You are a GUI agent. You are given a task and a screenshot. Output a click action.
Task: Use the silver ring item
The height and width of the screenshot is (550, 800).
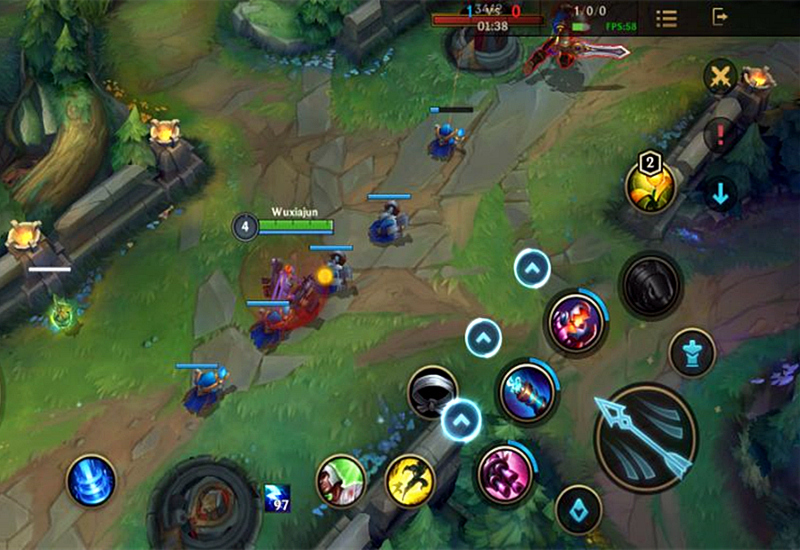pos(432,392)
